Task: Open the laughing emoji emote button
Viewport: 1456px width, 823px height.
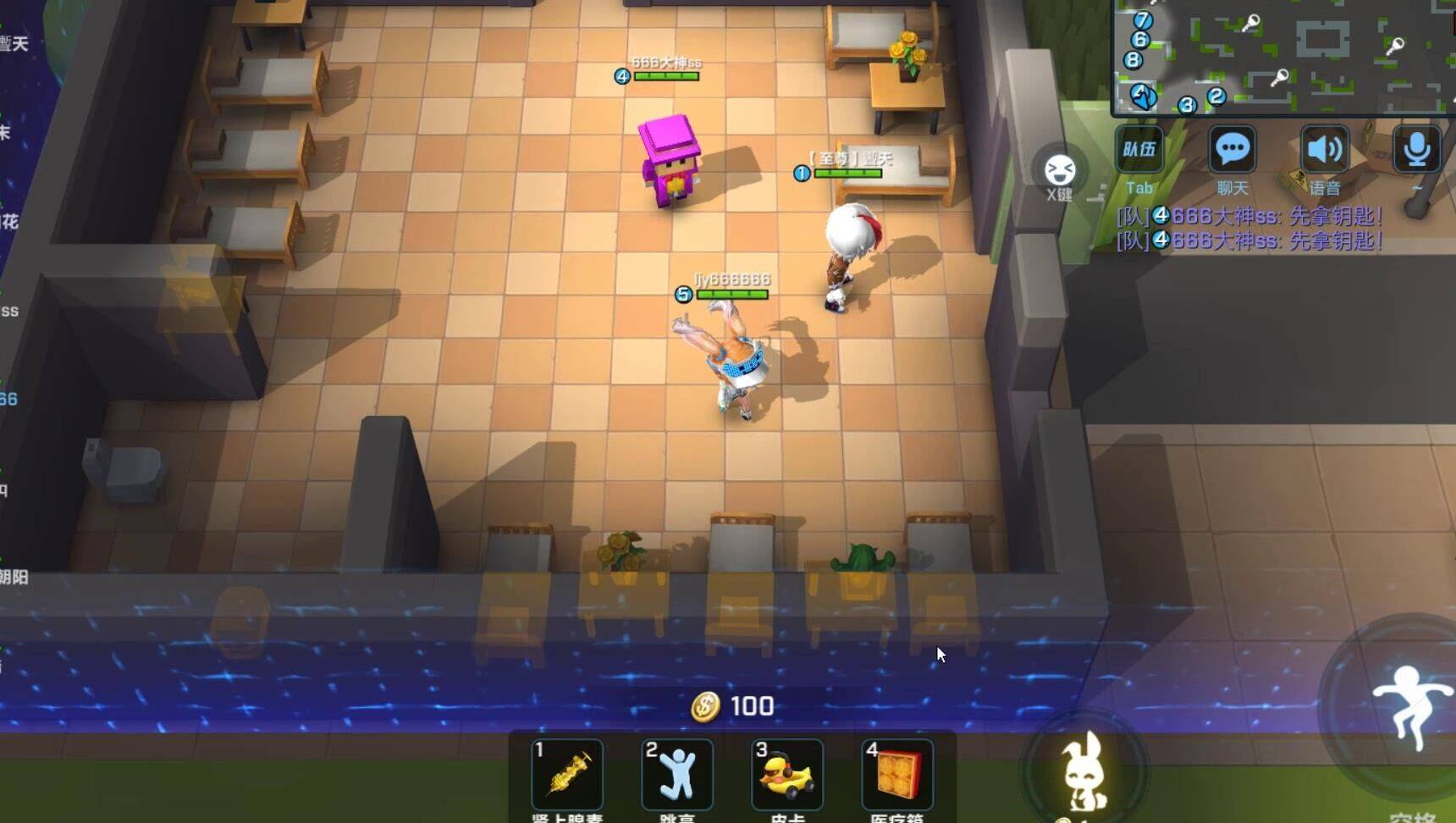Action: point(1059,170)
